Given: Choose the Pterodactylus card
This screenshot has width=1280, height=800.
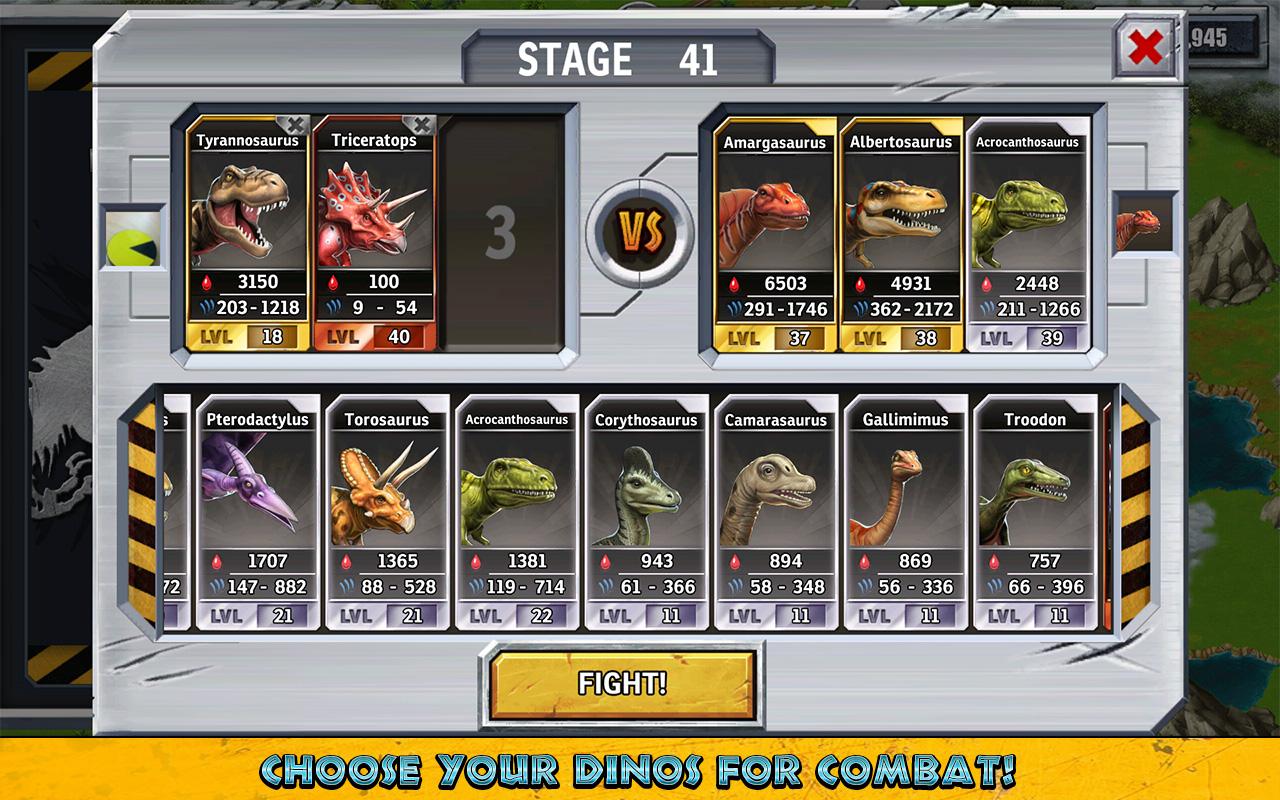Looking at the screenshot, I should tap(257, 511).
